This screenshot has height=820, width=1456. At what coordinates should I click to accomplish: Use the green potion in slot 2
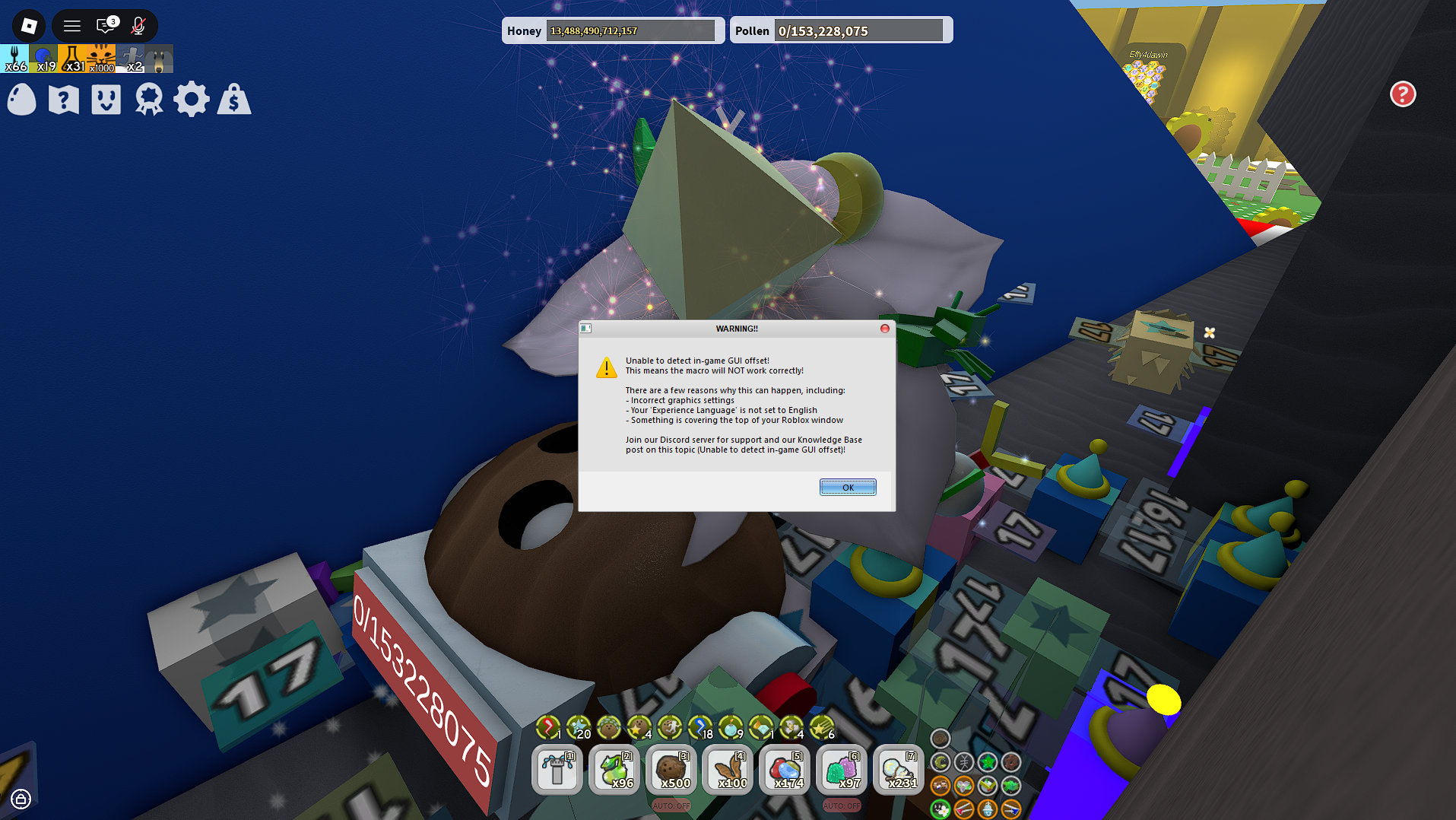pos(614,770)
